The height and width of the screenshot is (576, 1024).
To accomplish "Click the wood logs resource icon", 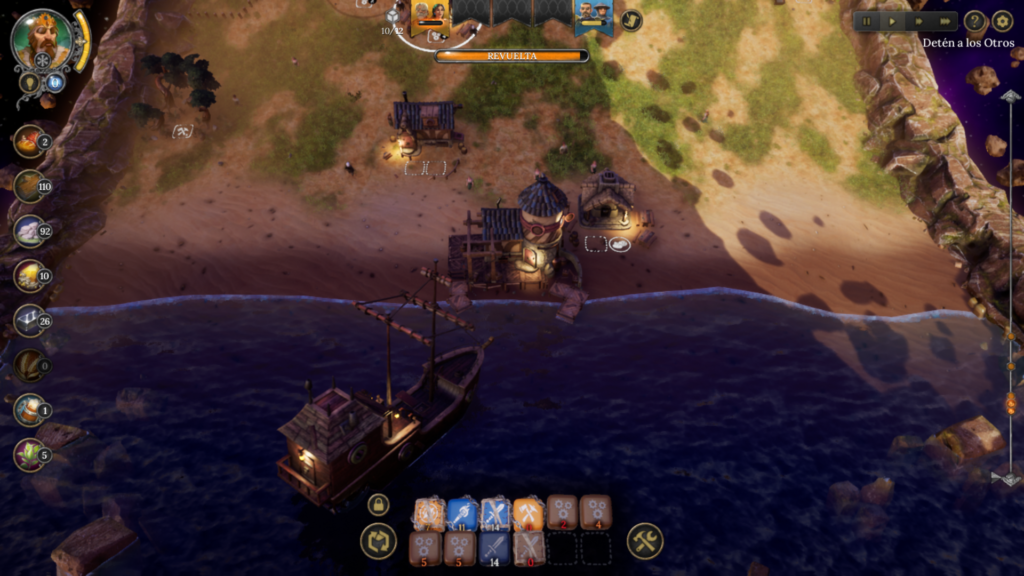I will coord(29,186).
